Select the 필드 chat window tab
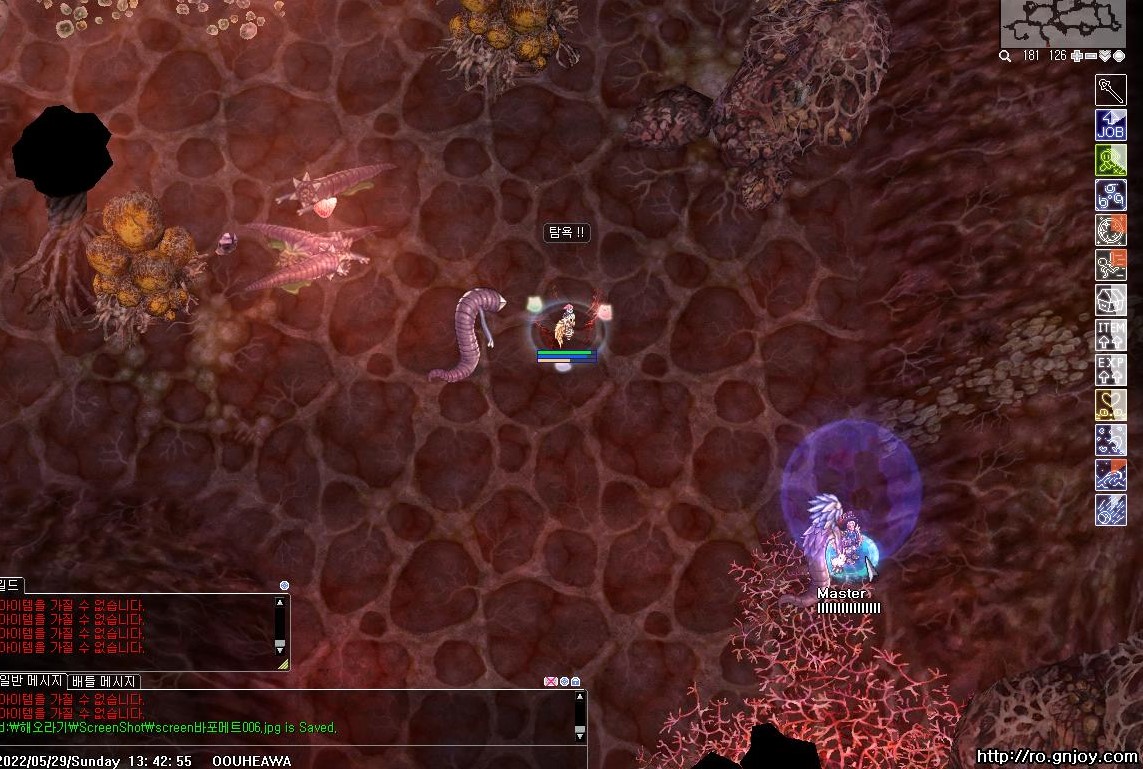 coord(11,585)
